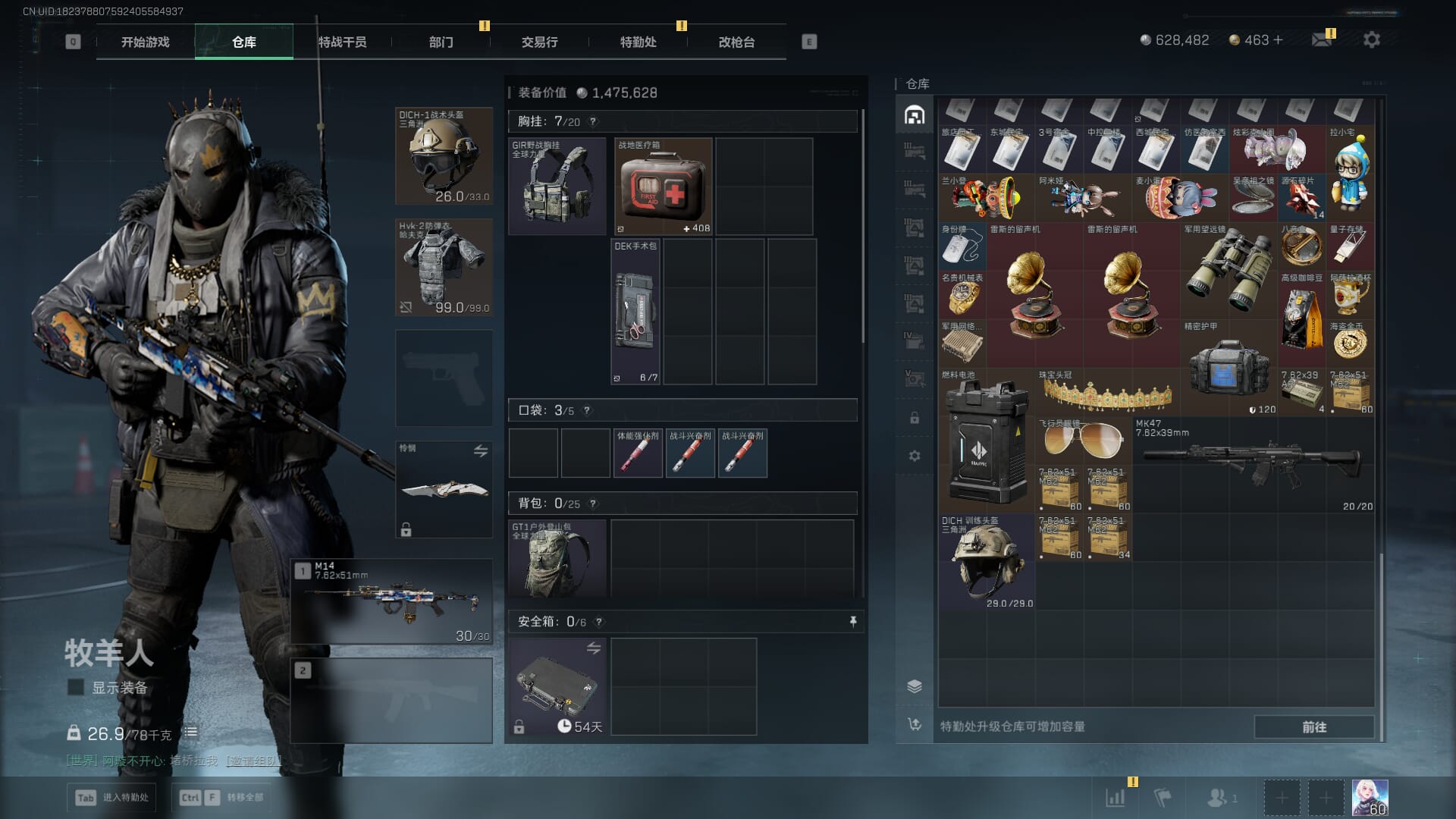1456x819 pixels.
Task: Select the DEK surgical kit item
Action: point(635,312)
